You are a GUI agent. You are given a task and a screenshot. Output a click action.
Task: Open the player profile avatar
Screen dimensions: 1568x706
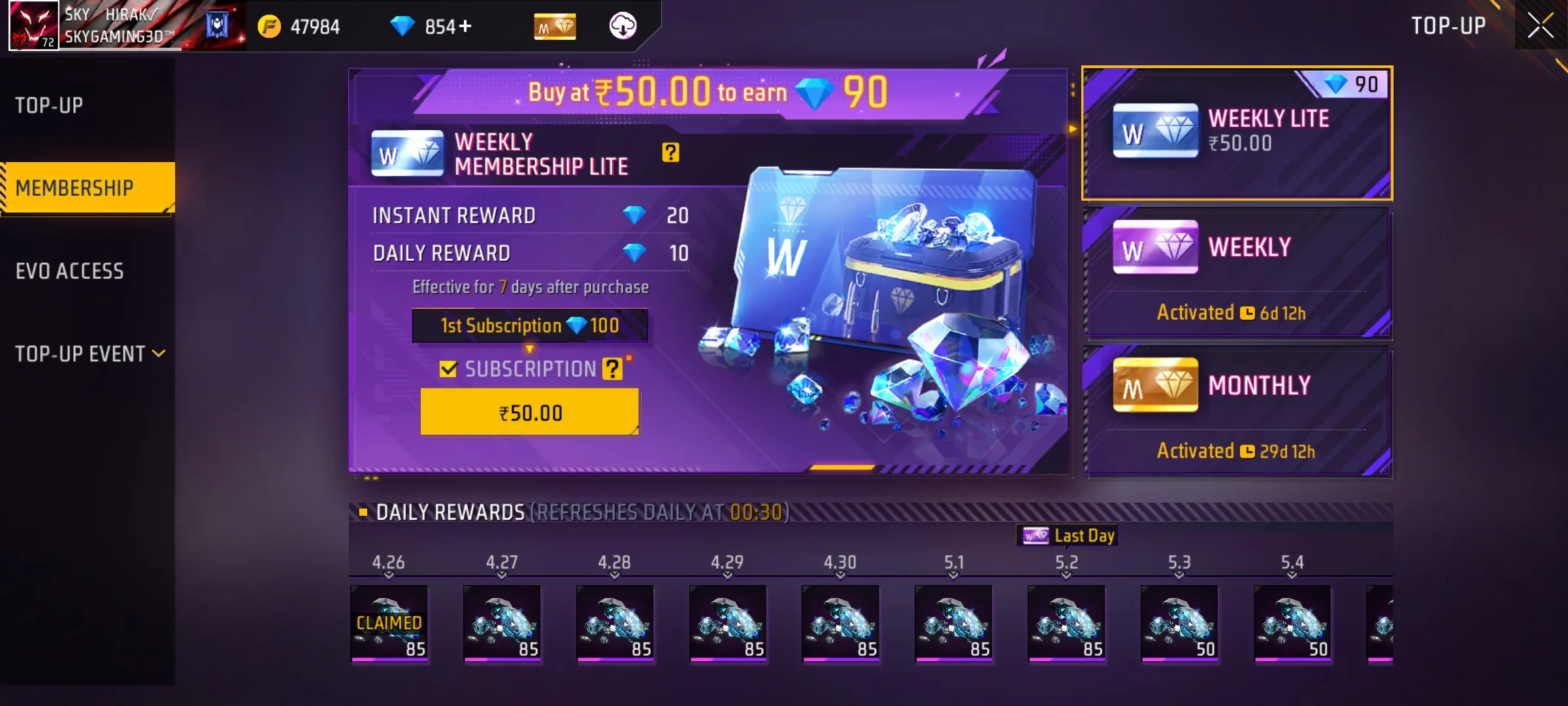coord(33,25)
